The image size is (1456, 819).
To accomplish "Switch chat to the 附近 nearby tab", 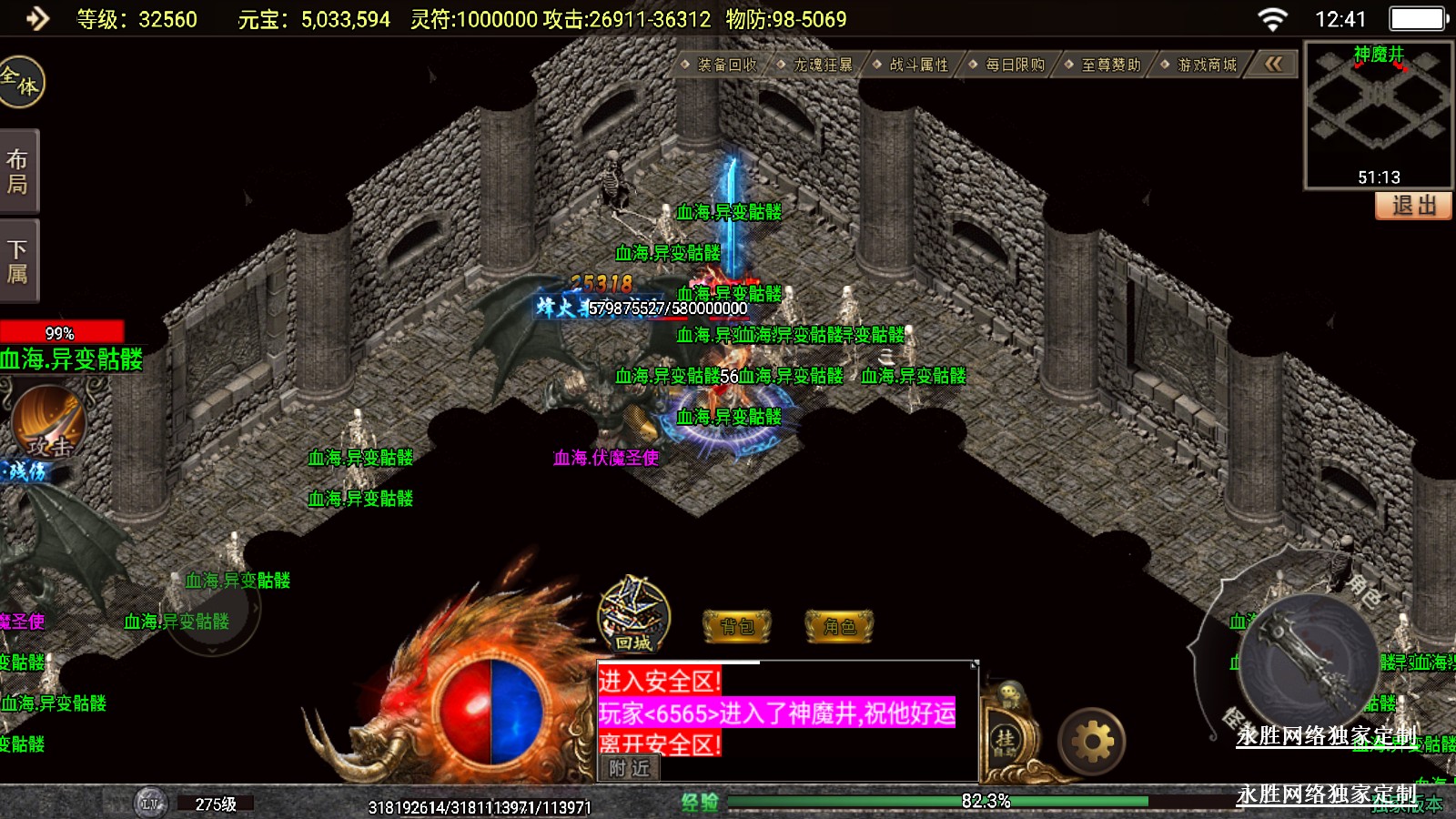I will point(629,768).
